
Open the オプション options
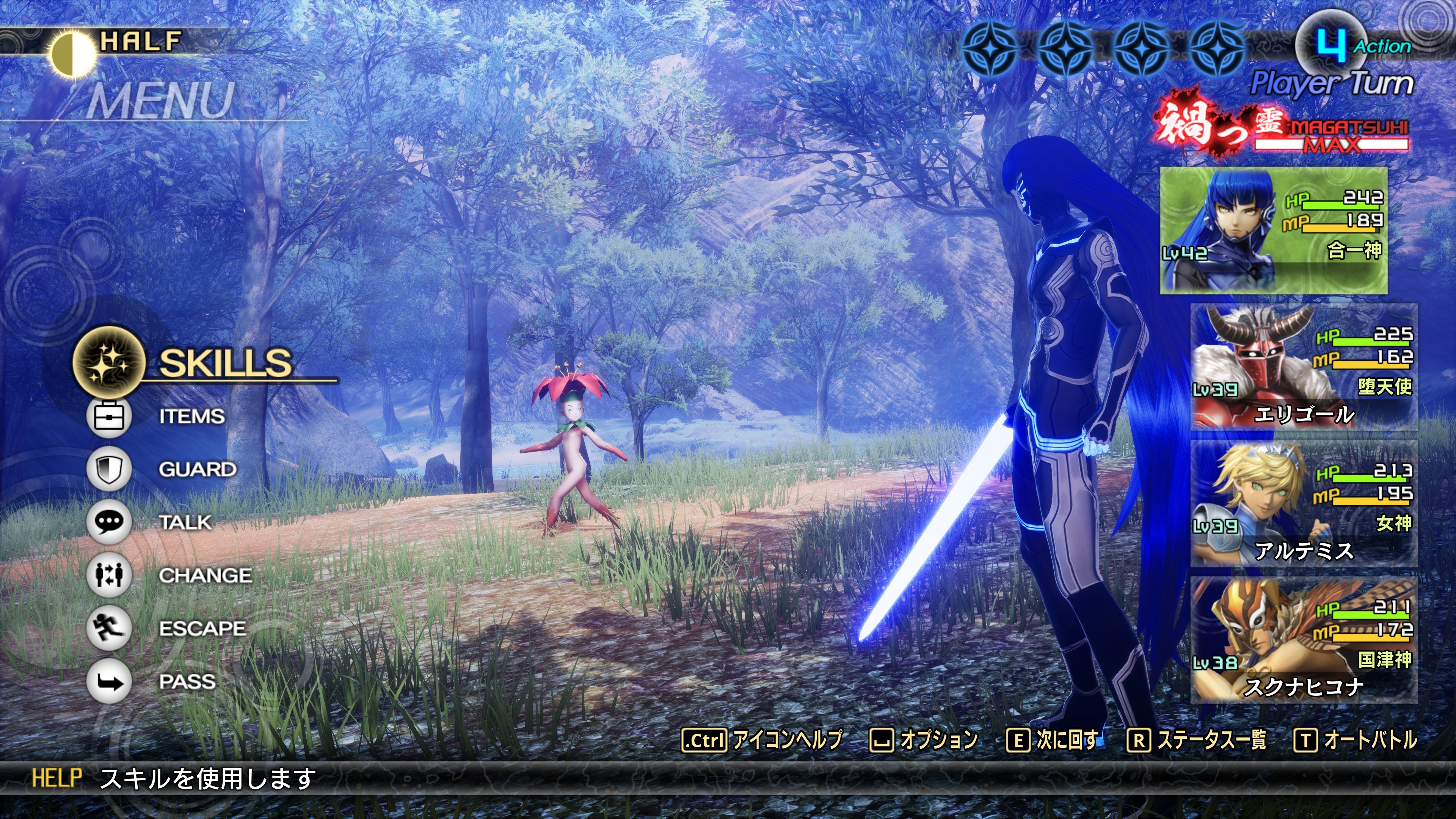click(924, 740)
